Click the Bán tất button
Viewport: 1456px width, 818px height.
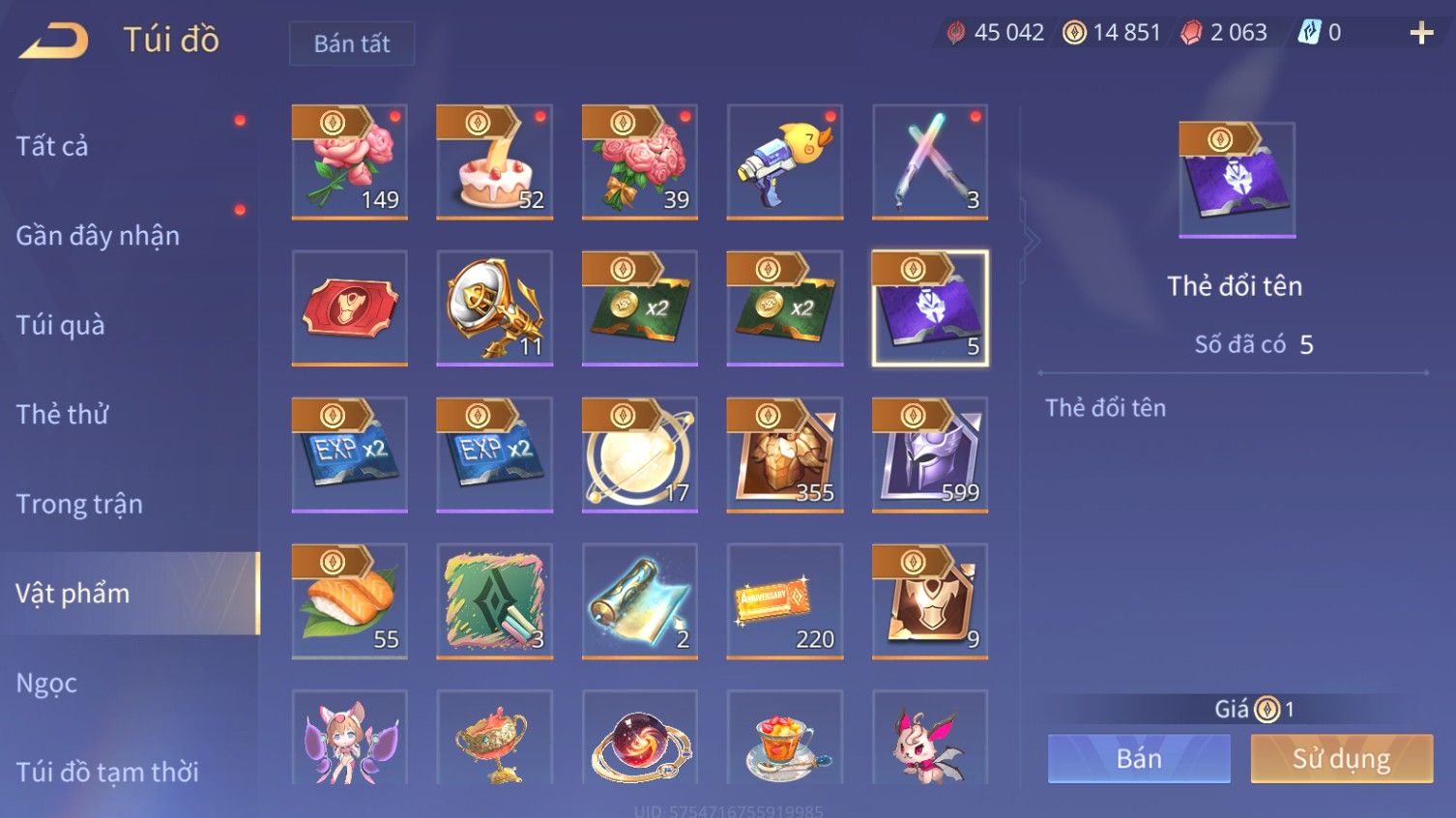pos(352,44)
